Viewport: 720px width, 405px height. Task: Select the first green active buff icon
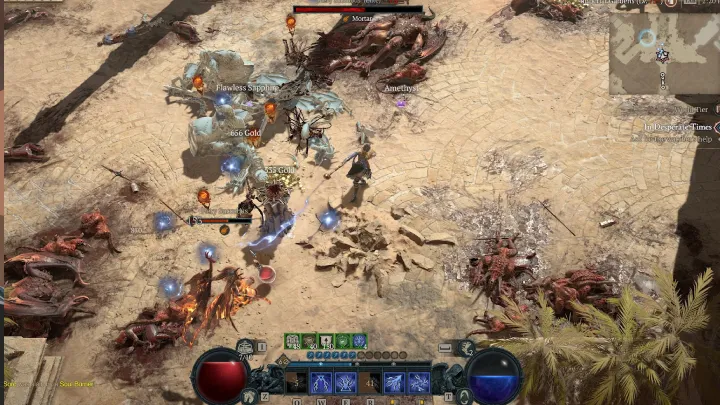click(291, 341)
